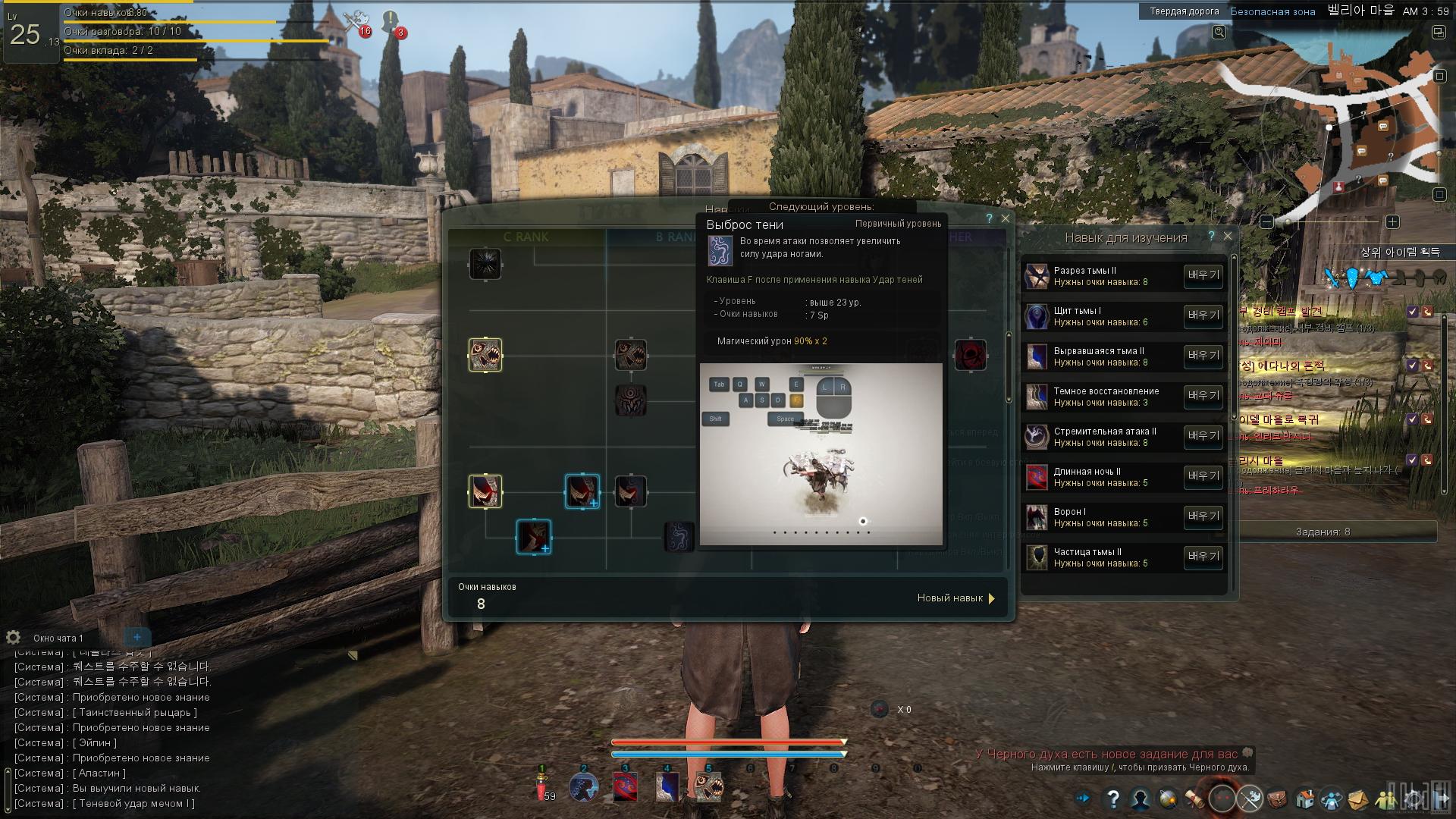Learn the Частица тьмы II skill
The width and height of the screenshot is (1456, 819).
pos(1203,557)
